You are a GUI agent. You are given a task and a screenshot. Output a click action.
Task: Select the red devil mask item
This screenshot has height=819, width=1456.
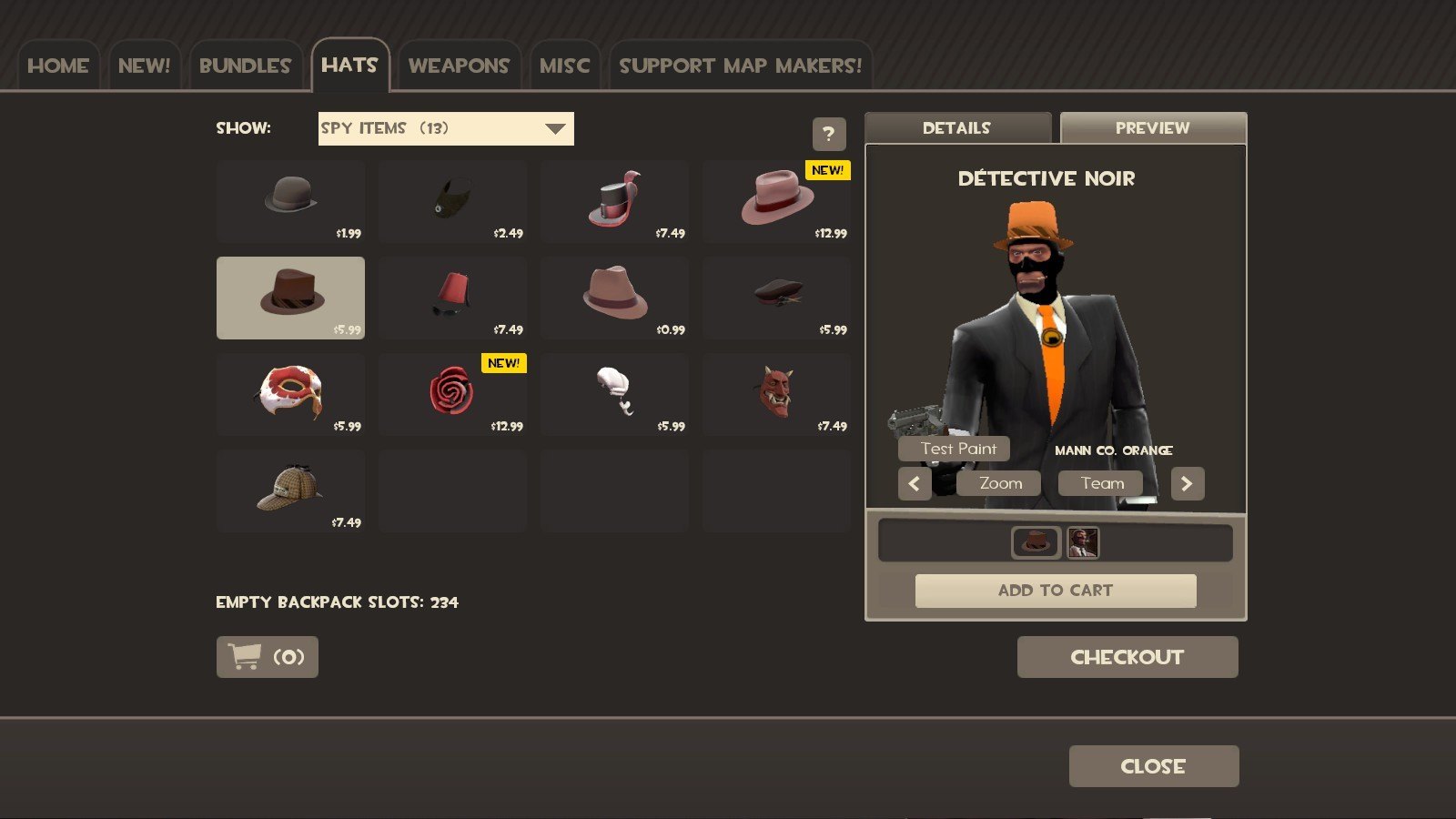click(776, 394)
